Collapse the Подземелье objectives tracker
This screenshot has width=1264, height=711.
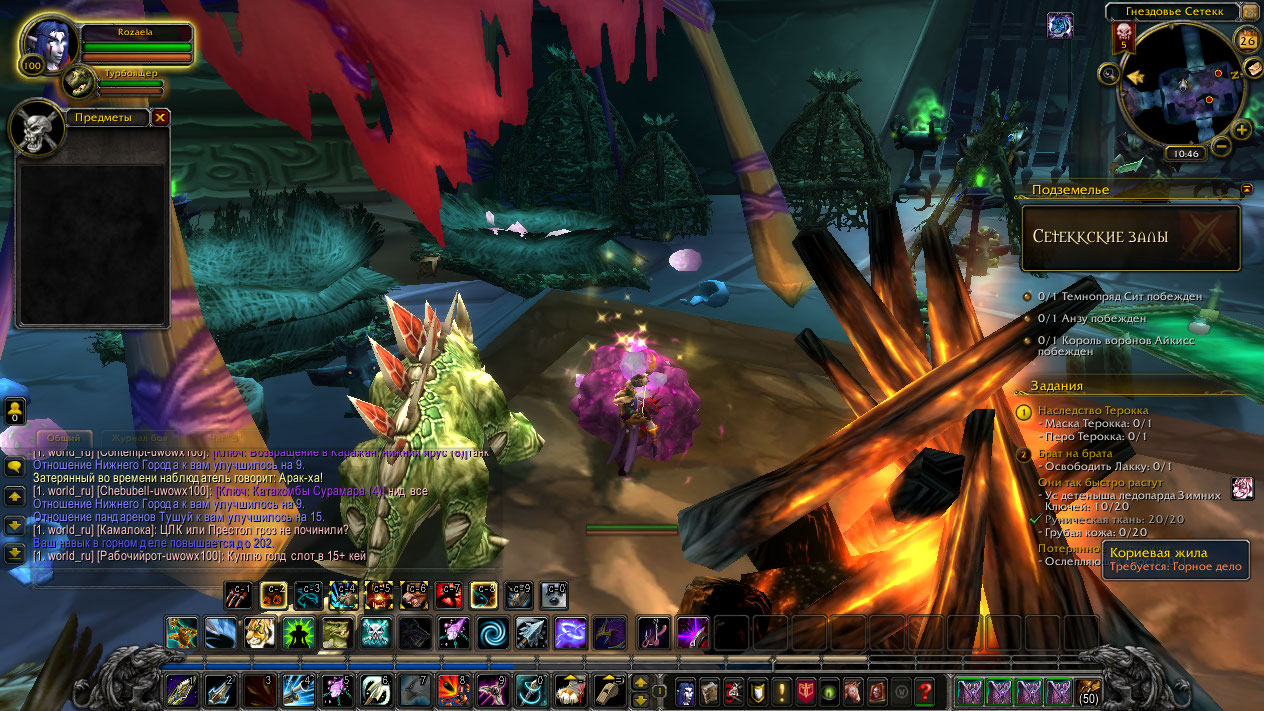click(x=1247, y=188)
